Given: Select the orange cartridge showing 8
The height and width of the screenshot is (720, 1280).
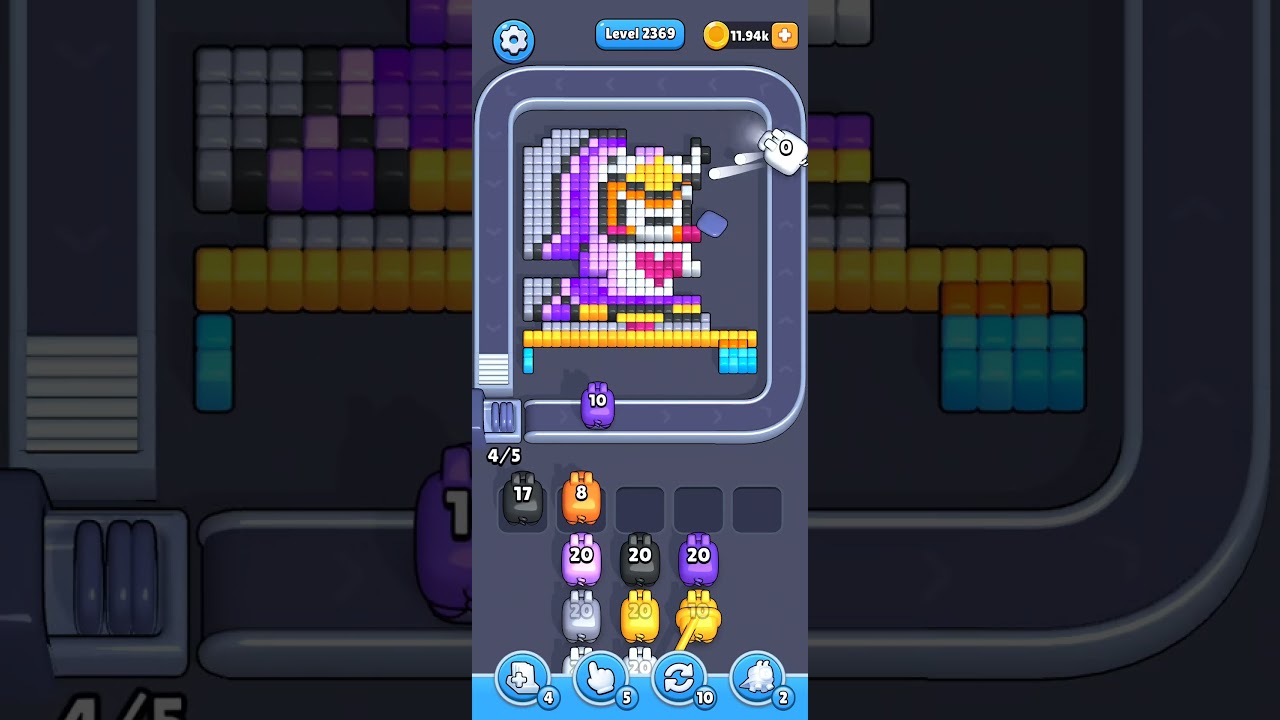Looking at the screenshot, I should [x=581, y=497].
